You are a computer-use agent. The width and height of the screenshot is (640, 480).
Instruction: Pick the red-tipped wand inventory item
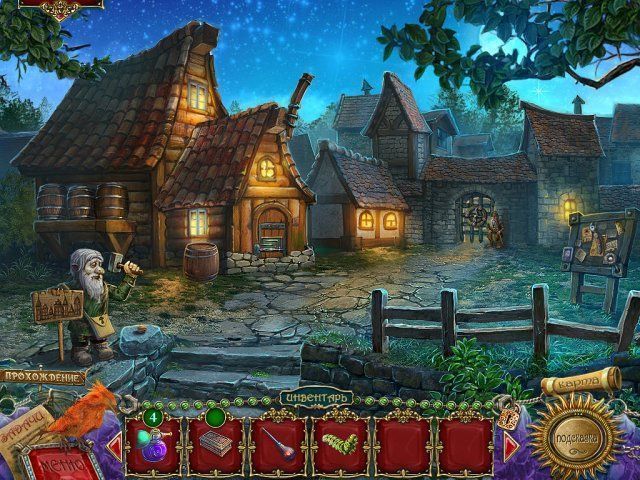(279, 443)
